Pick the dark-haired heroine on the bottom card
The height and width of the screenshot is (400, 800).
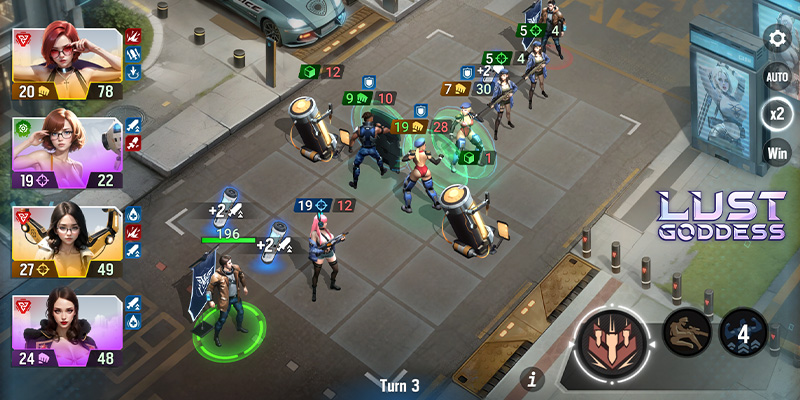click(x=67, y=326)
